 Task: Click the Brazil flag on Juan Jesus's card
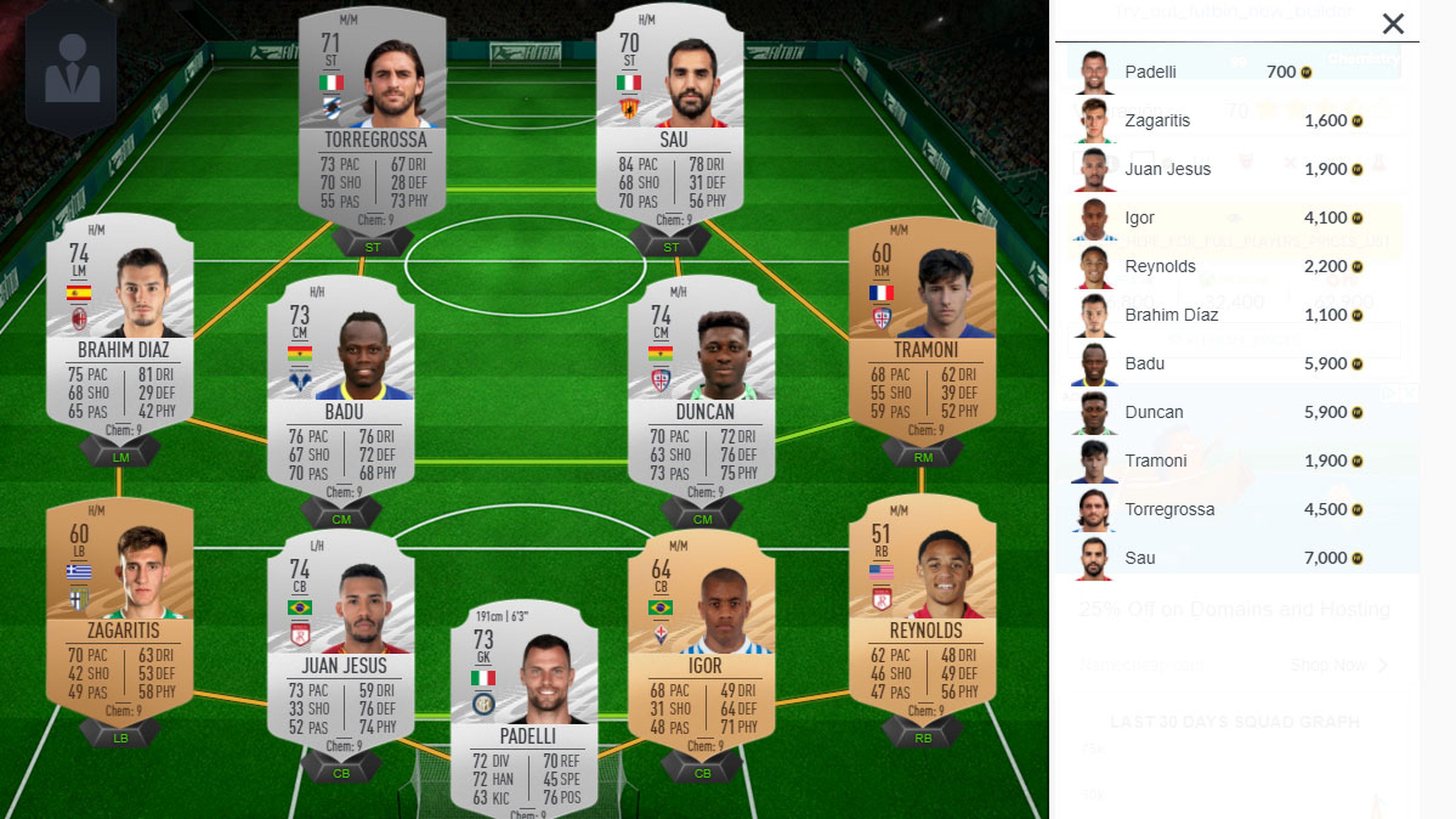[301, 607]
